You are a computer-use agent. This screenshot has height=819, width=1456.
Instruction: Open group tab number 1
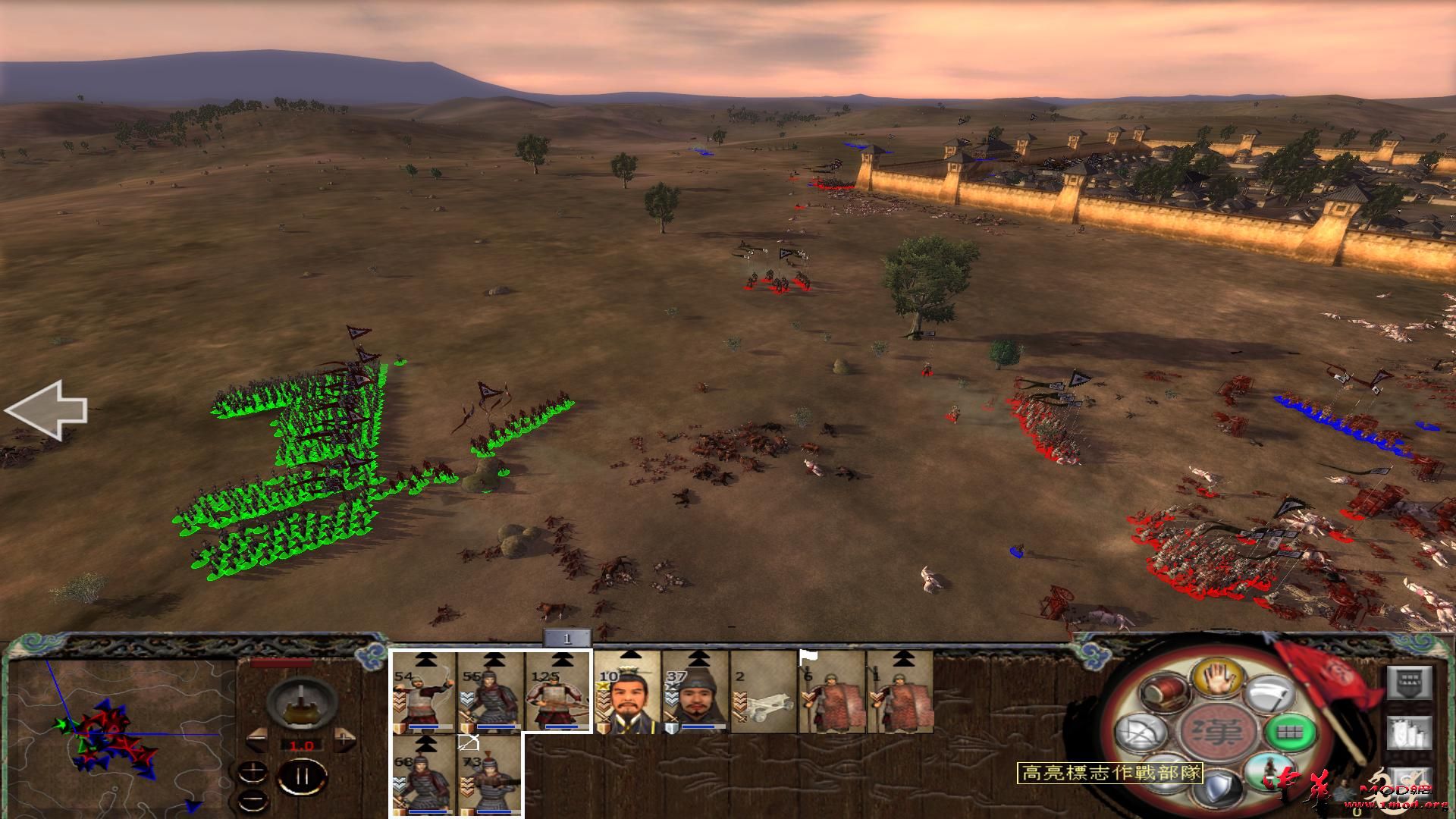pos(566,639)
